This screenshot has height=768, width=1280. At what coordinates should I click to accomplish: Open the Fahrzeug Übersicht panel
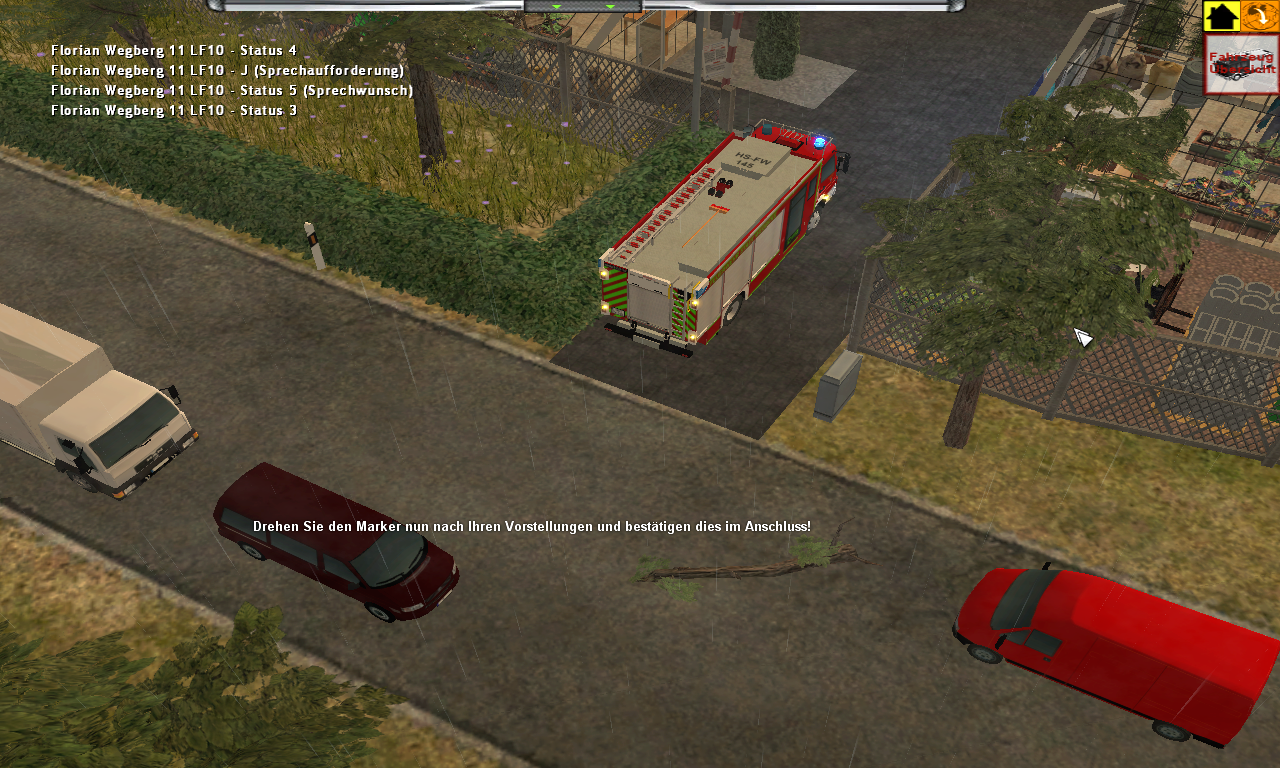[x=1241, y=64]
